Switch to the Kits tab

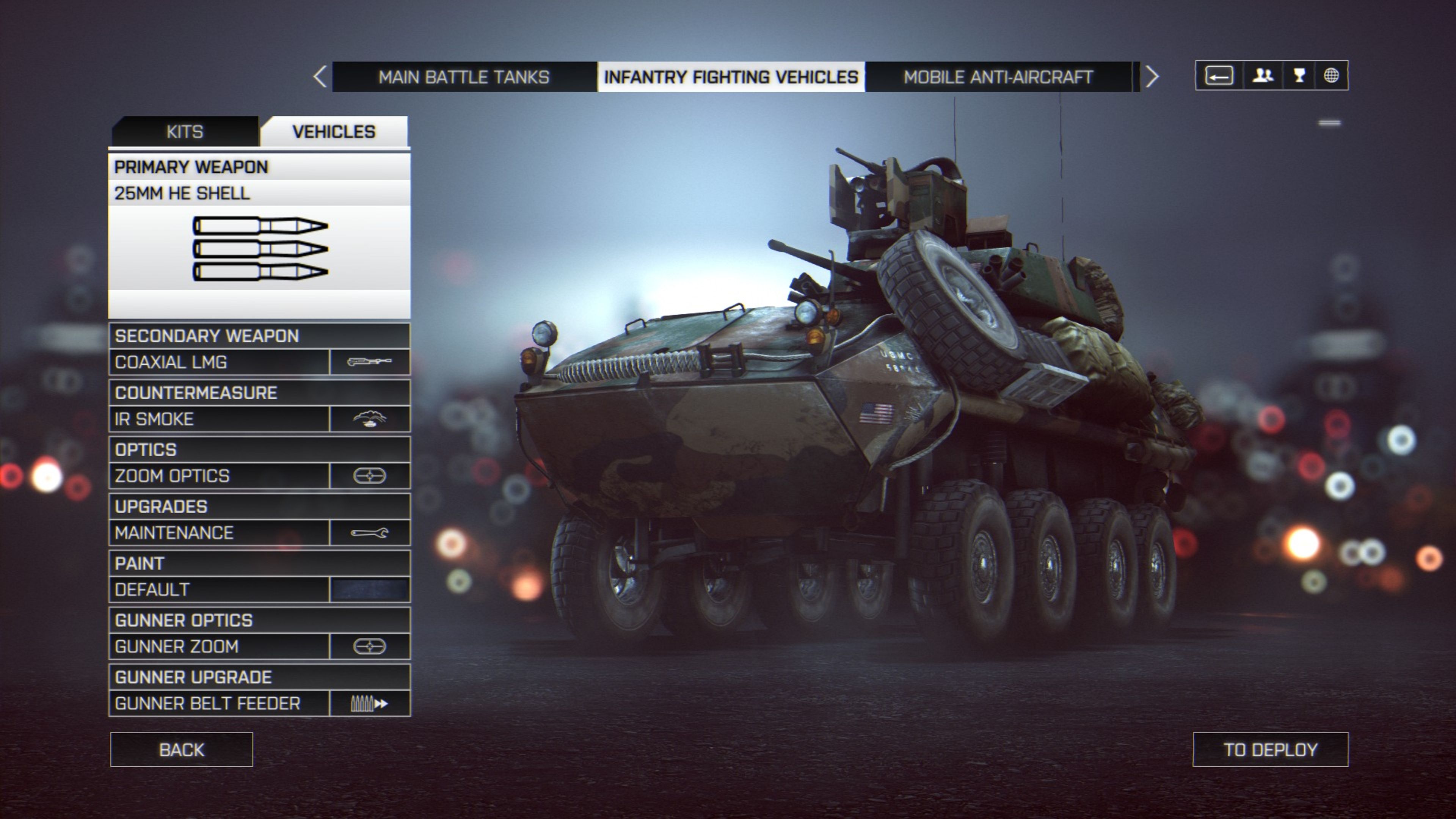click(x=185, y=132)
